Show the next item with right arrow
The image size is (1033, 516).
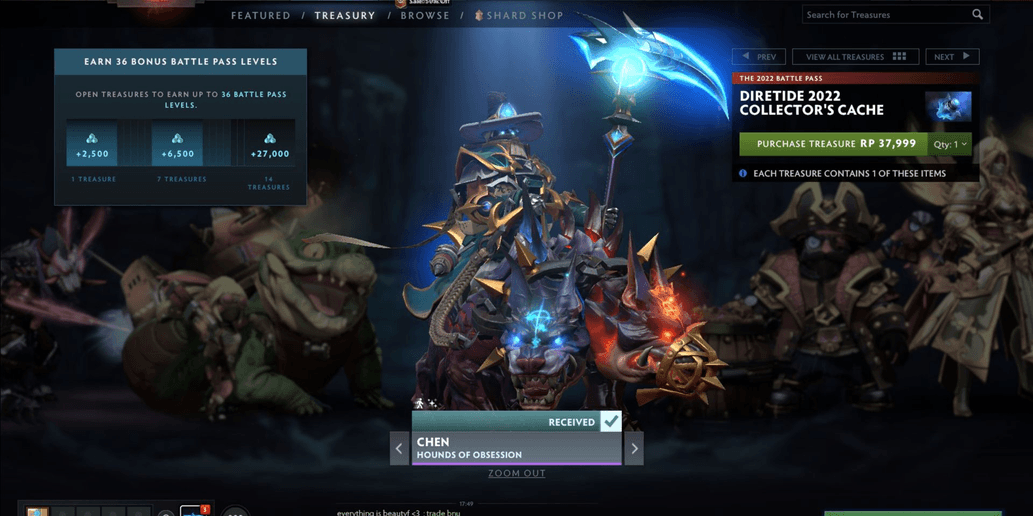pyautogui.click(x=634, y=448)
